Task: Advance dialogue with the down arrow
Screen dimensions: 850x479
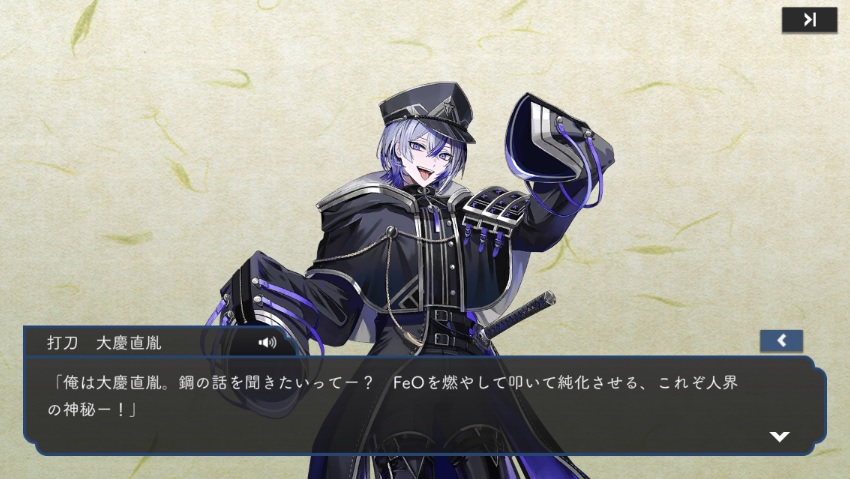Action: [x=779, y=436]
